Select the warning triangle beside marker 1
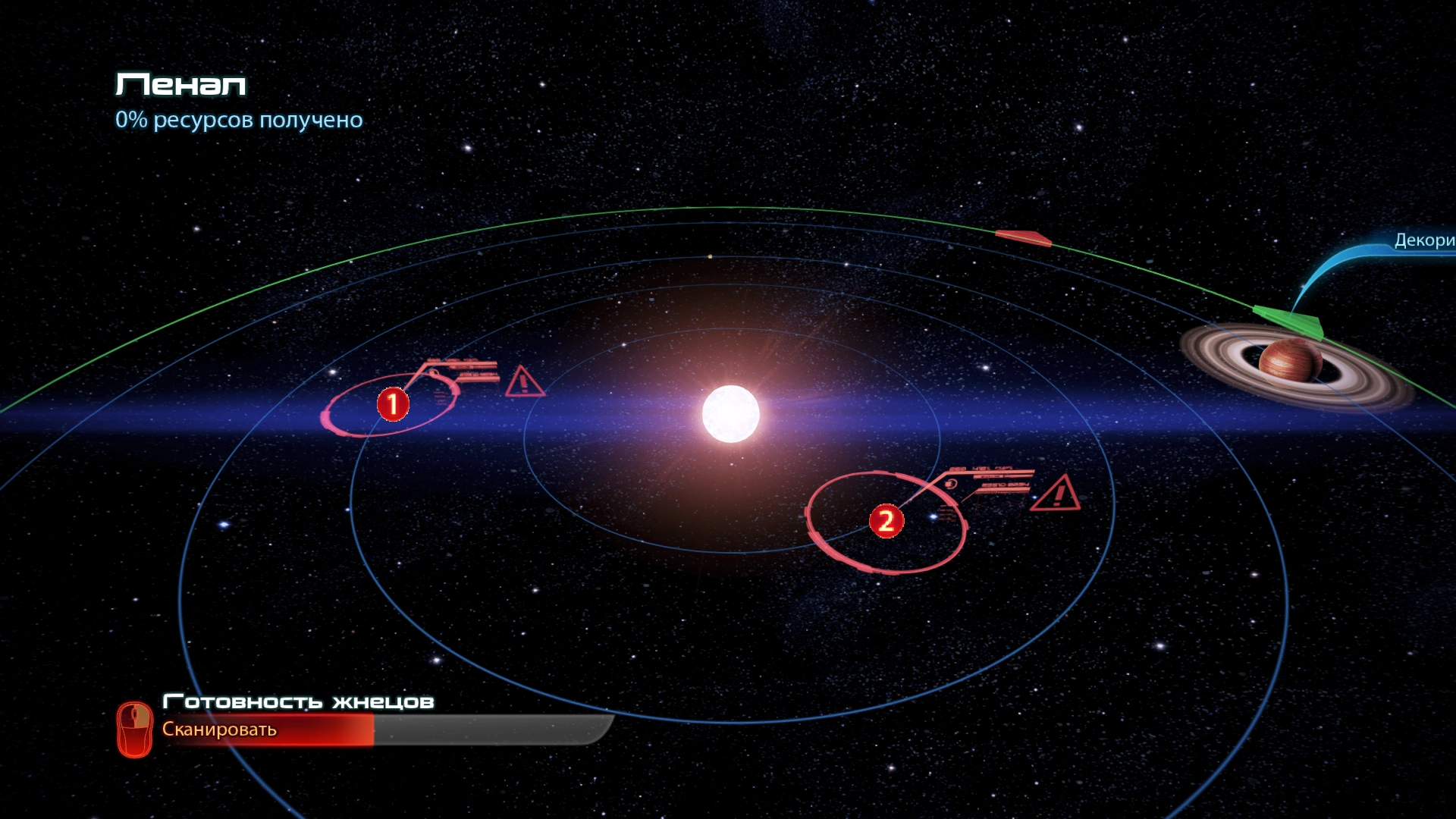Screen dimensions: 1456x819 [523, 382]
